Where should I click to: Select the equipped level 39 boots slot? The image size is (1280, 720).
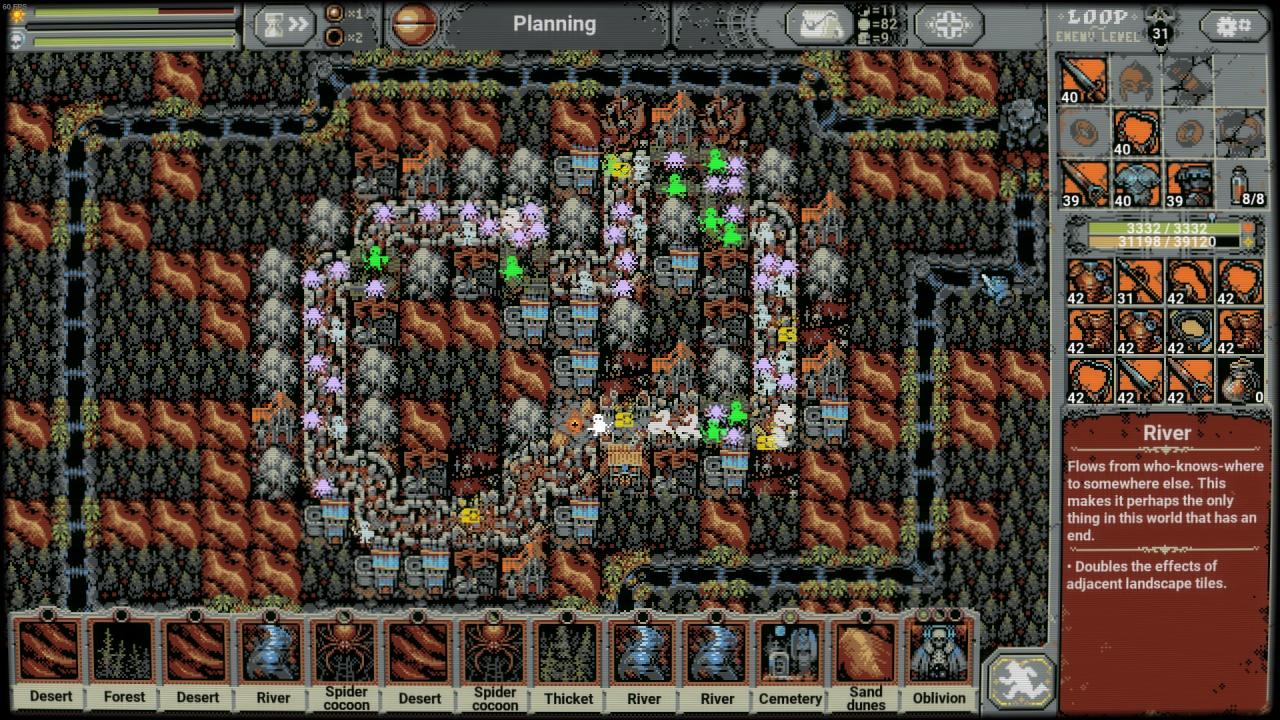pos(1189,183)
